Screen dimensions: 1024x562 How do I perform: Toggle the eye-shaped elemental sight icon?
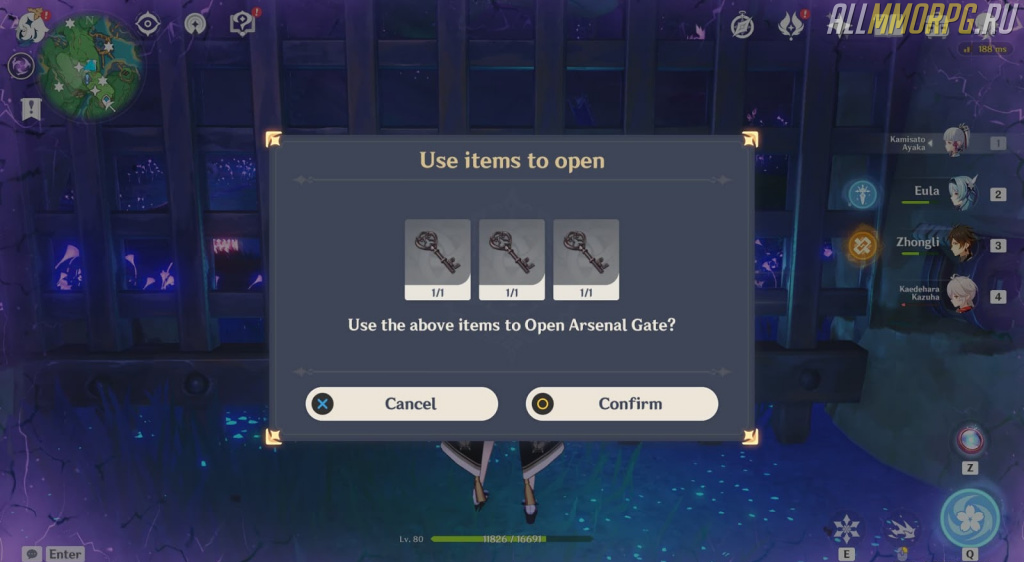148,24
